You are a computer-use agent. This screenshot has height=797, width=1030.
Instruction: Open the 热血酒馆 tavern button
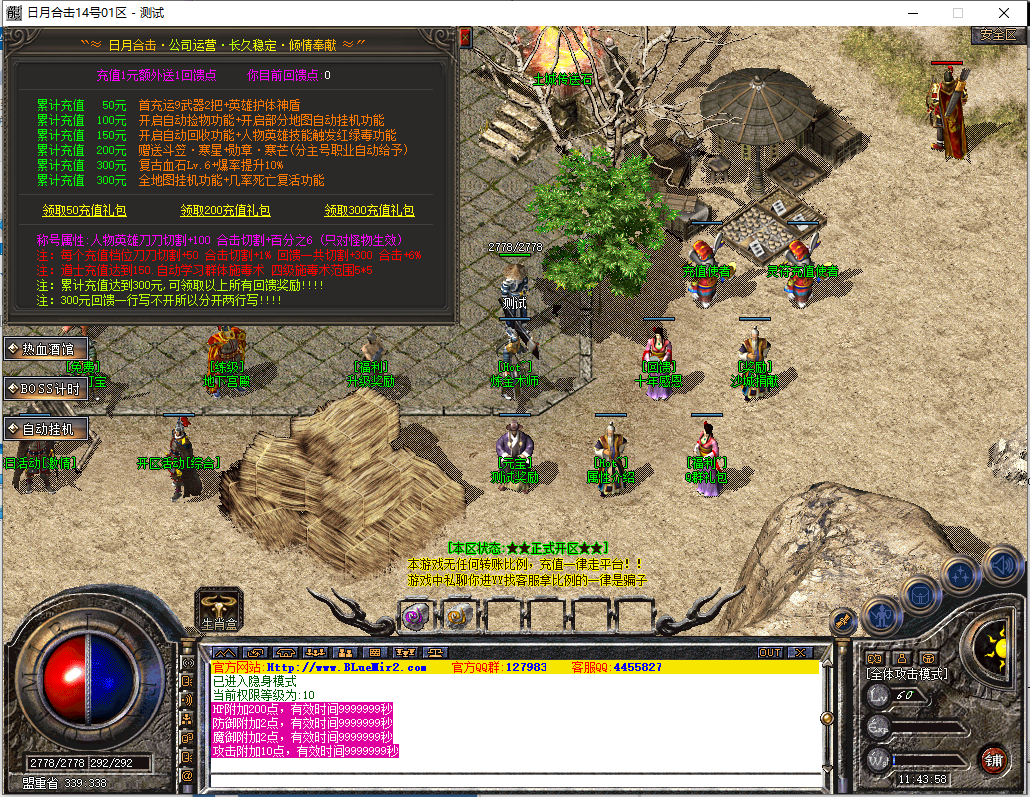[x=46, y=349]
